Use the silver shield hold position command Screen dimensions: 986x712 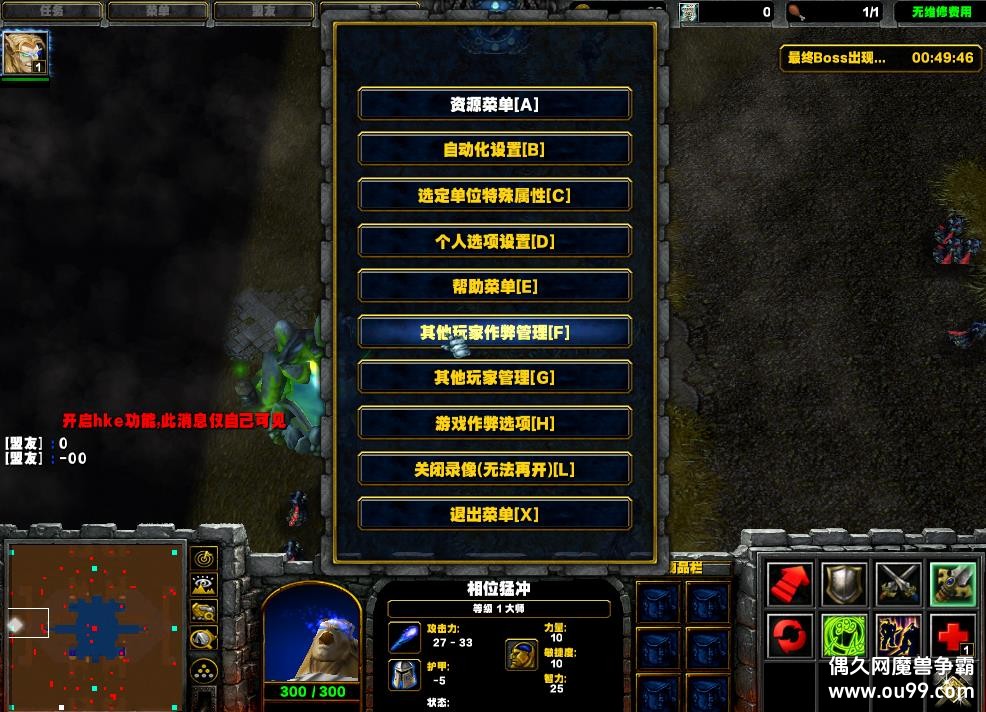(x=841, y=584)
